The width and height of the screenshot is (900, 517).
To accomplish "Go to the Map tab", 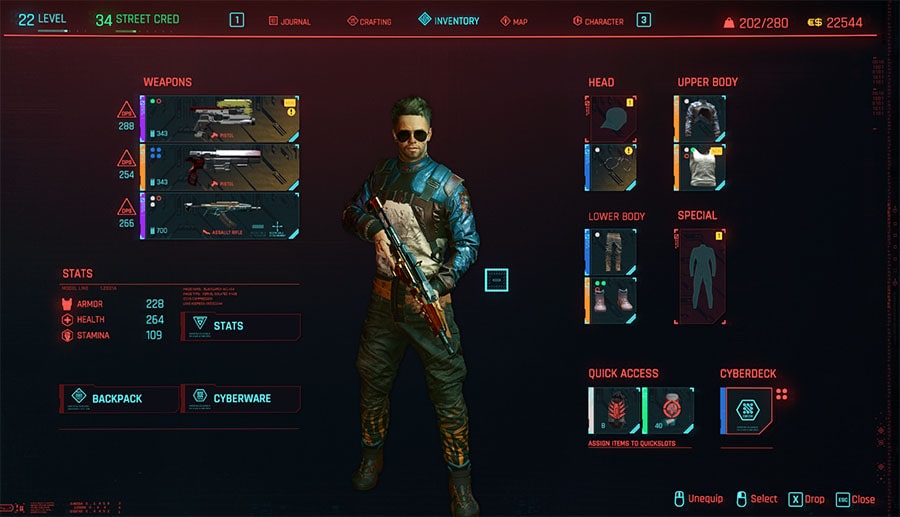I will coord(514,21).
